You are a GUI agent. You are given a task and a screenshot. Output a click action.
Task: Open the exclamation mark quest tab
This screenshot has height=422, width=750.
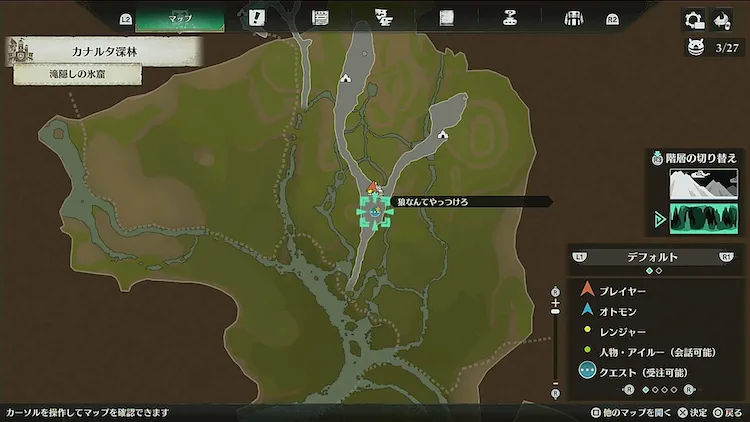coord(257,18)
